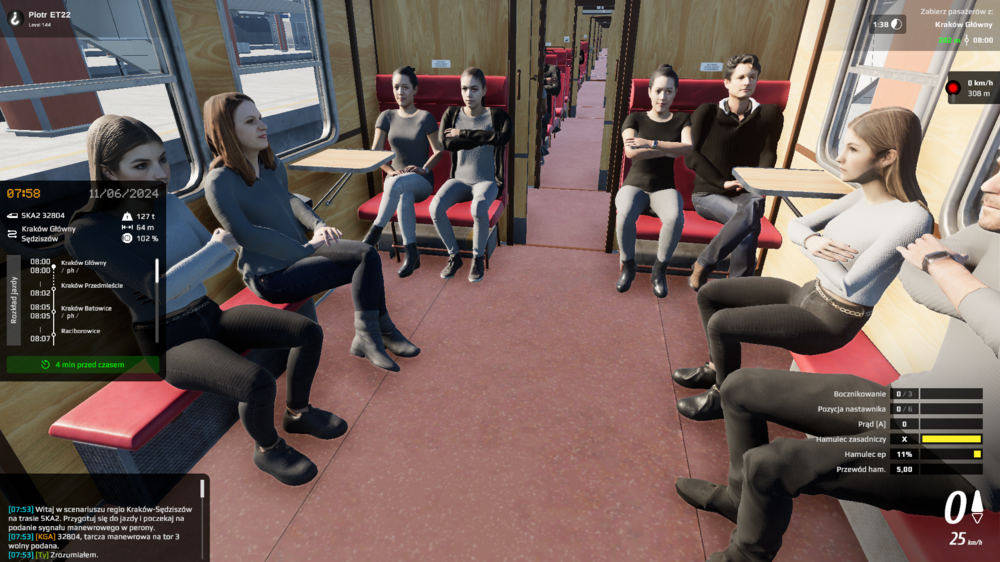Click the red signal indicator icon
This screenshot has height=562, width=1000.
pos(954,88)
